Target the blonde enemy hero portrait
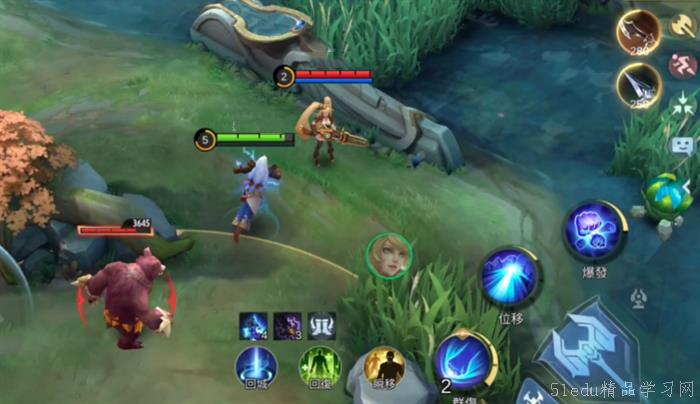The width and height of the screenshot is (700, 404). point(390,256)
